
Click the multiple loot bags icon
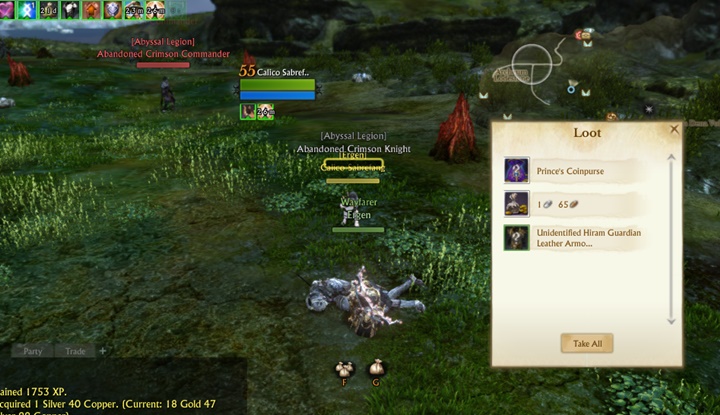[345, 368]
